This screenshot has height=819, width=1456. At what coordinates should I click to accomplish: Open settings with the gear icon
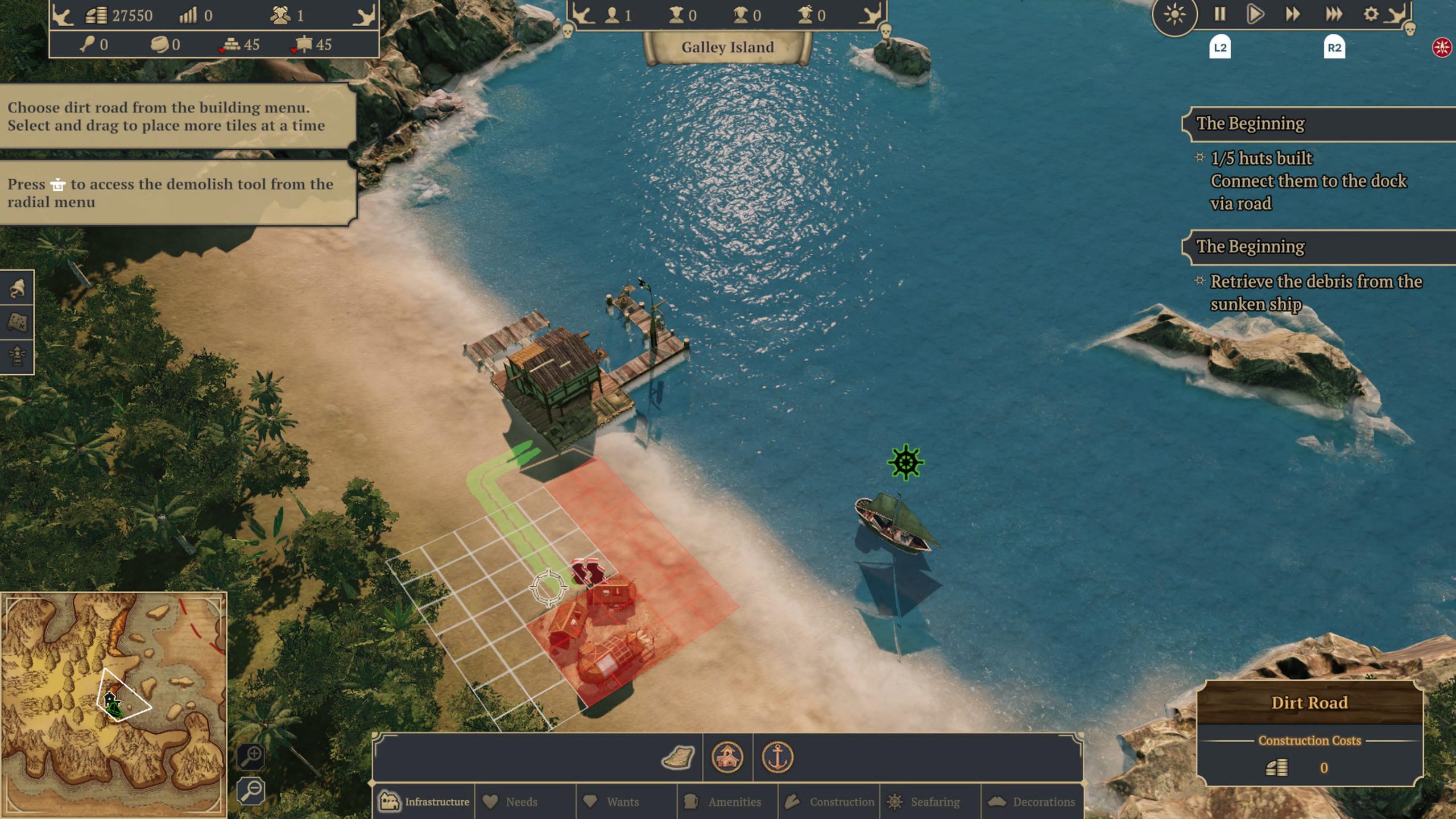tap(1371, 14)
